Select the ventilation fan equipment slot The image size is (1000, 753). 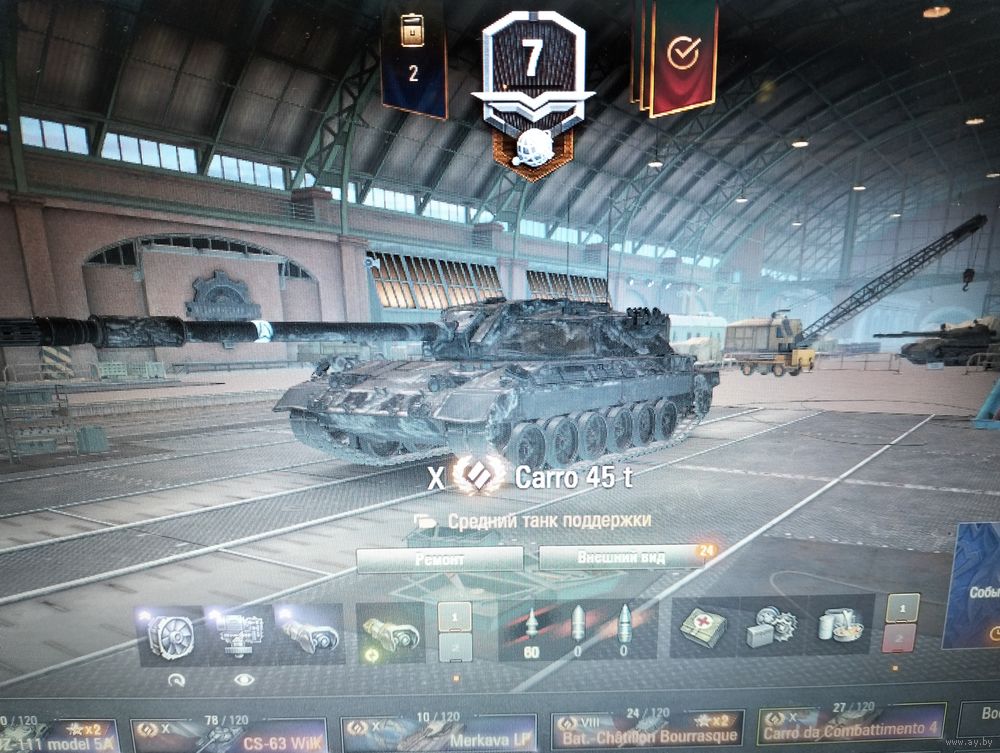tap(168, 634)
